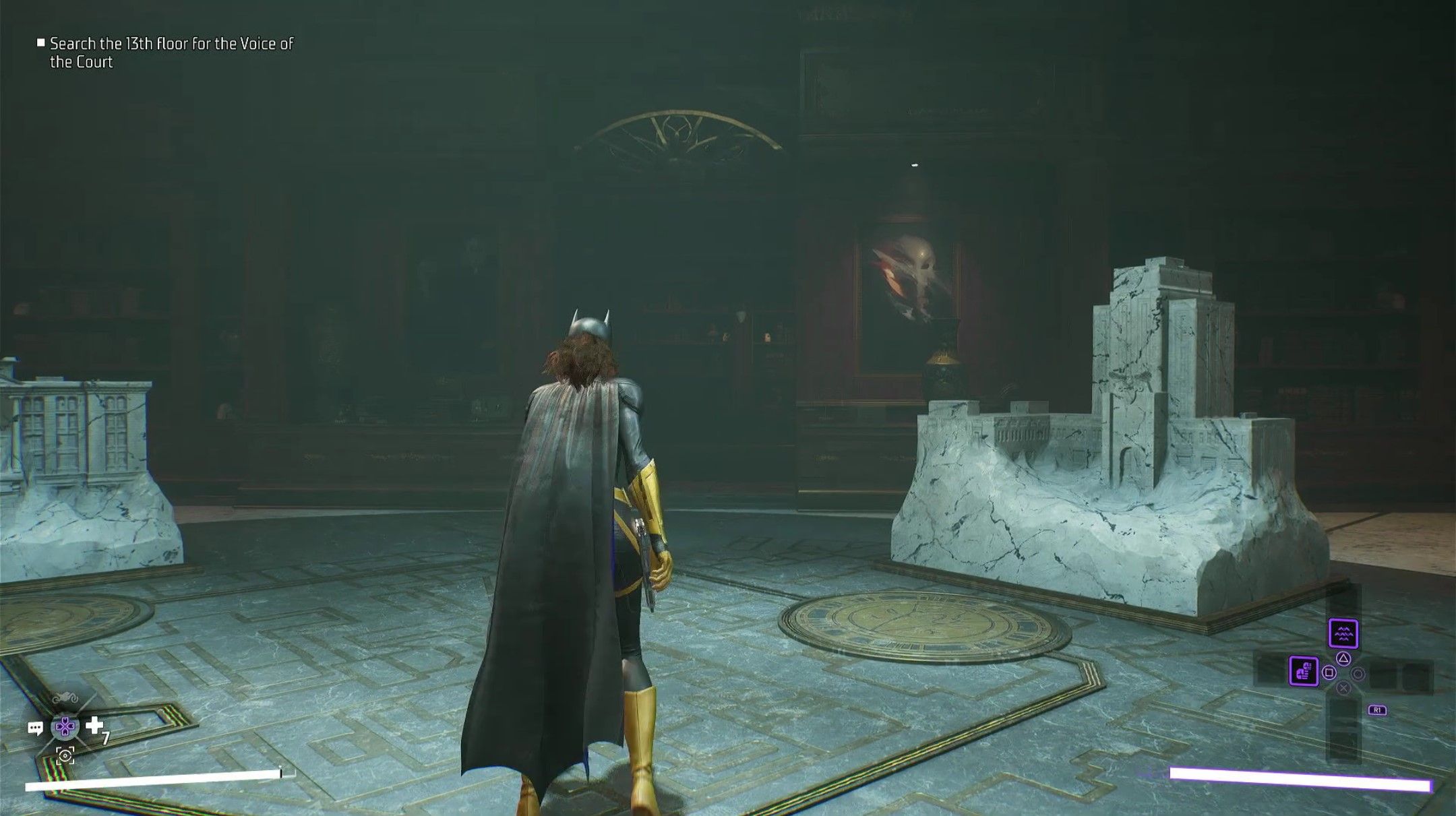Open the chat message bubble icon
The image size is (1456, 816).
pyautogui.click(x=36, y=728)
